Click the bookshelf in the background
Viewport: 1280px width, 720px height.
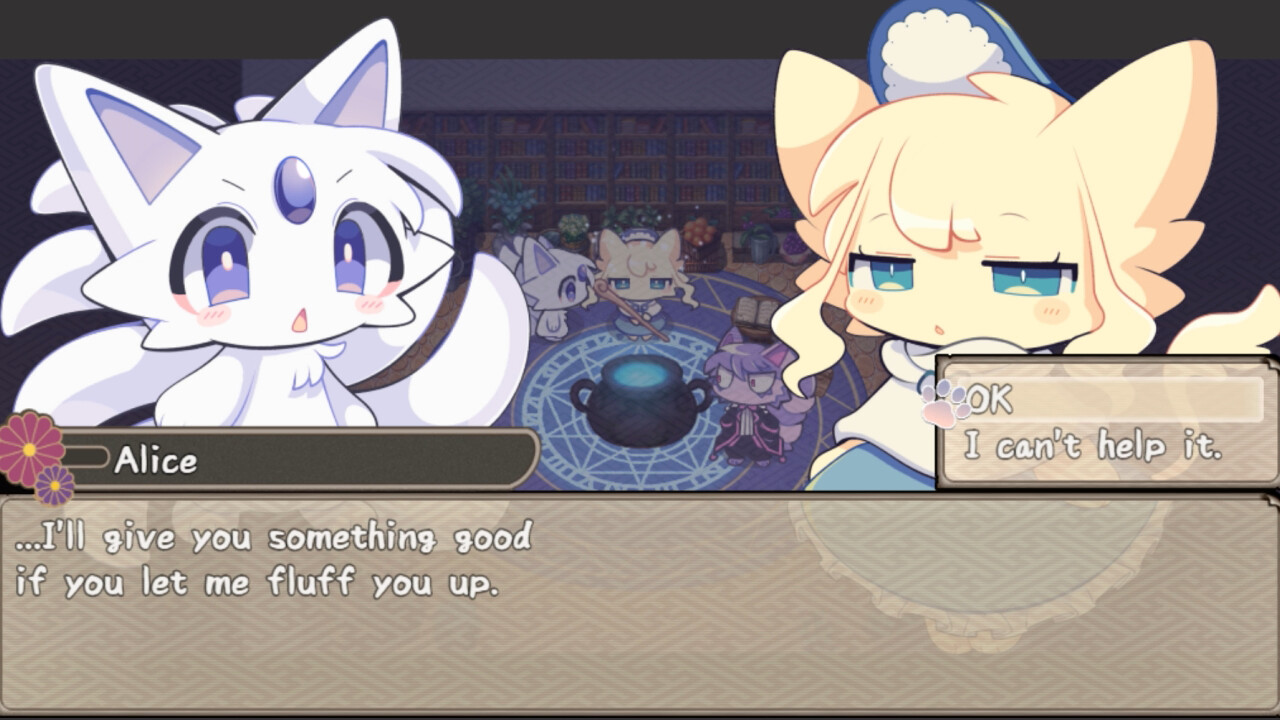tap(600, 160)
